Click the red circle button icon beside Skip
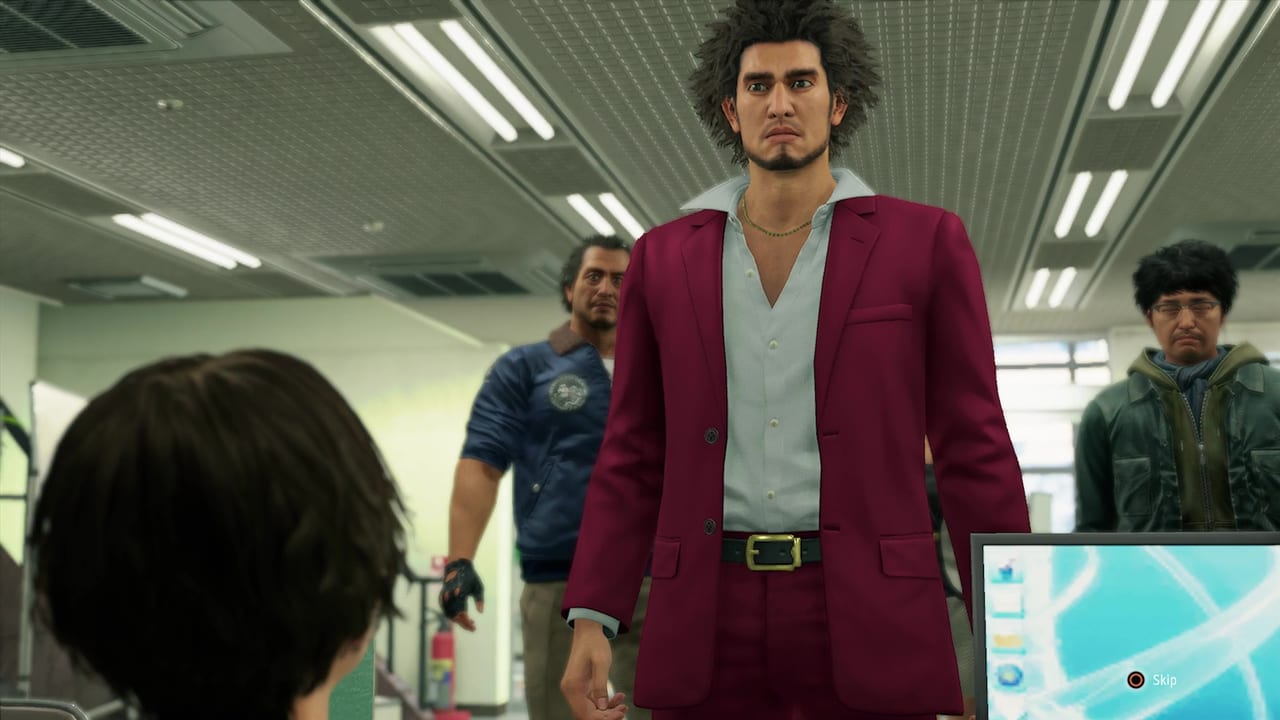Viewport: 1280px width, 720px height. [x=1136, y=678]
